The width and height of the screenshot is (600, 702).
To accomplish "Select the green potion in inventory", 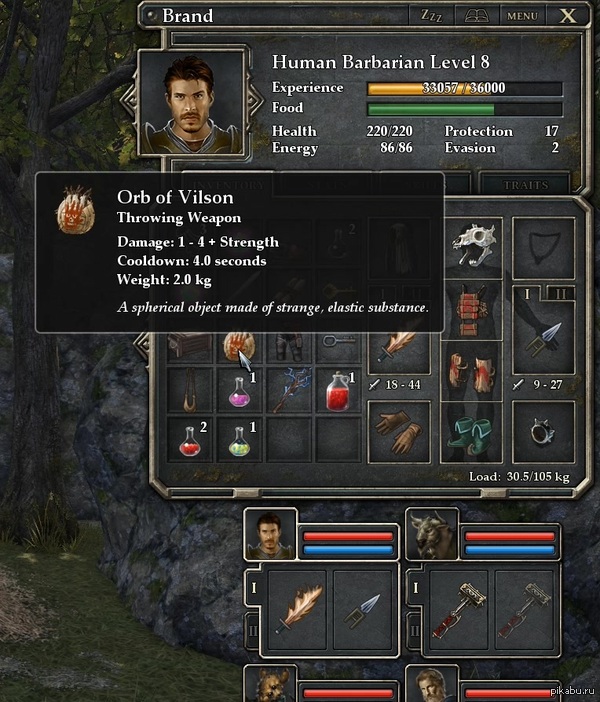I will pyautogui.click(x=240, y=439).
